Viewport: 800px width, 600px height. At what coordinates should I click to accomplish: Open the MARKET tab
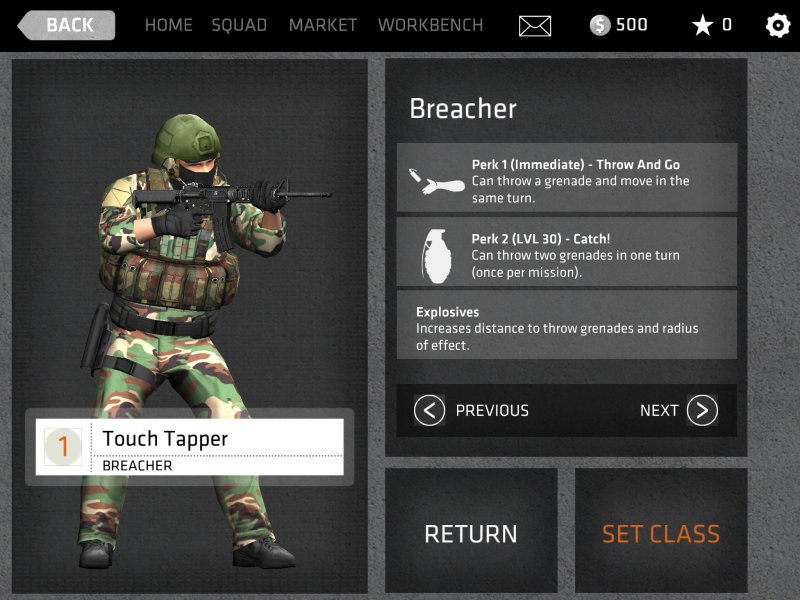point(322,25)
